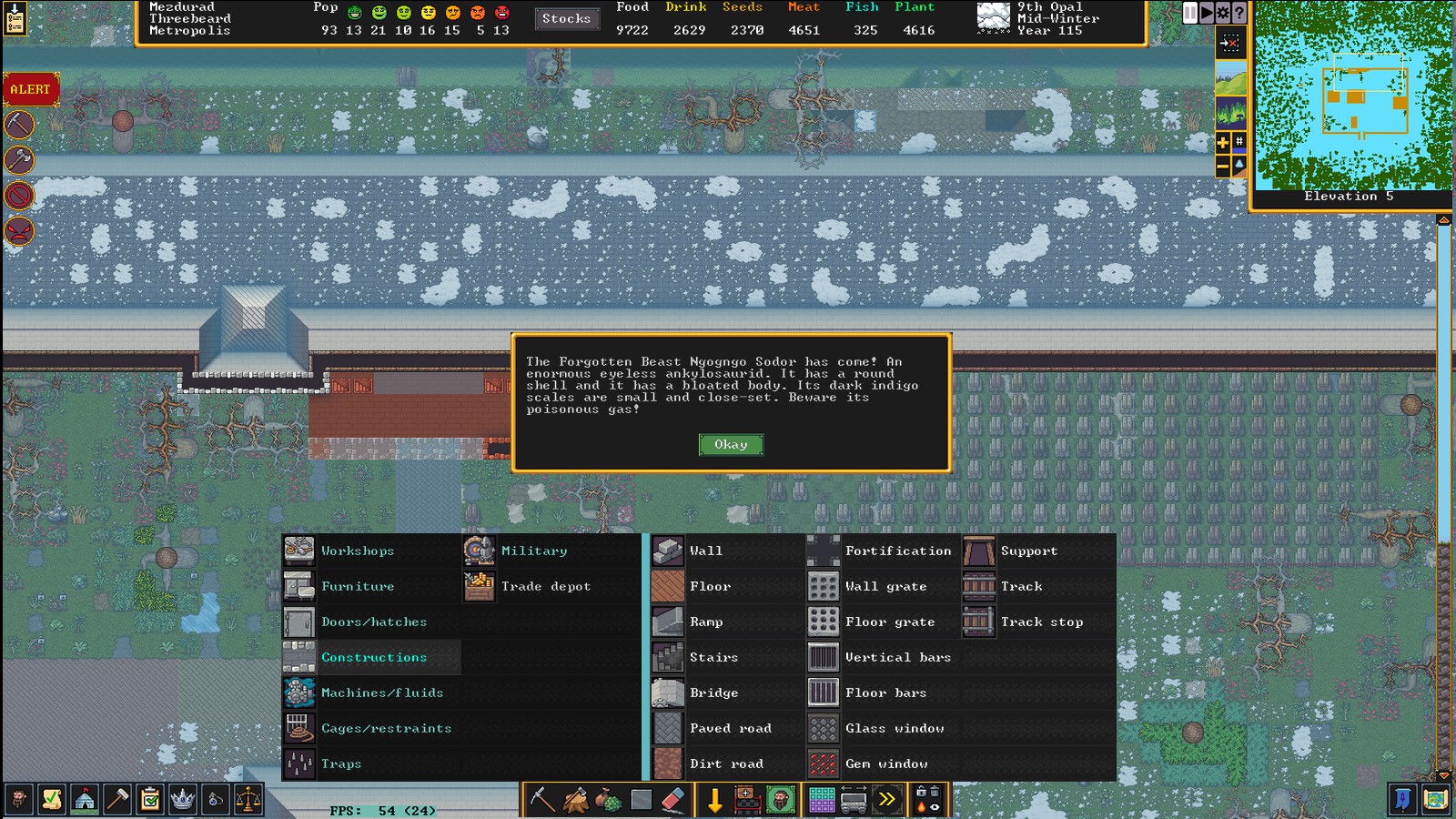The image size is (1456, 819).
Task: Open the Workshops build category
Action: (357, 551)
